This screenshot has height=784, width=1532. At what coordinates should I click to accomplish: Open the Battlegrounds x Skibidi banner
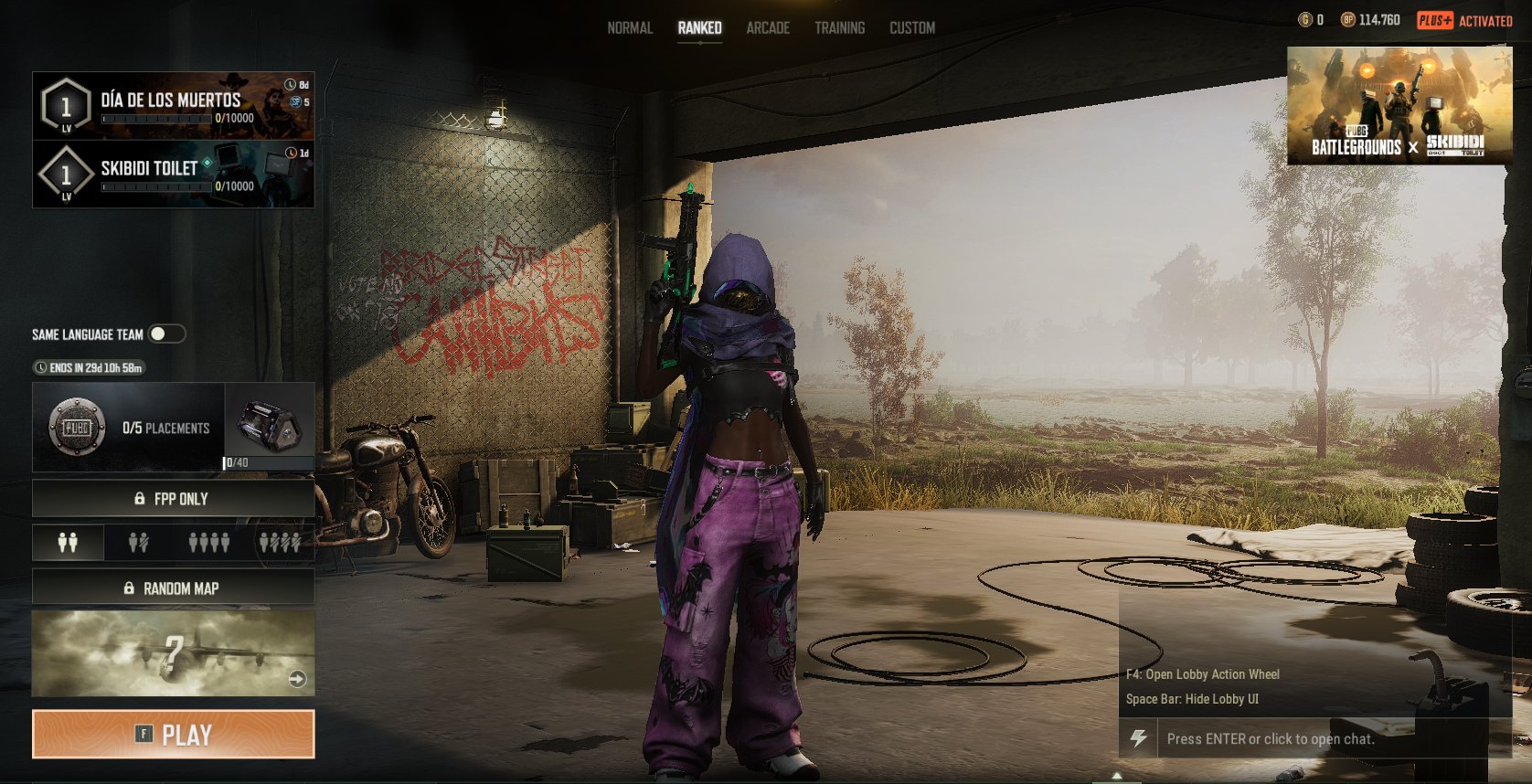1399,106
